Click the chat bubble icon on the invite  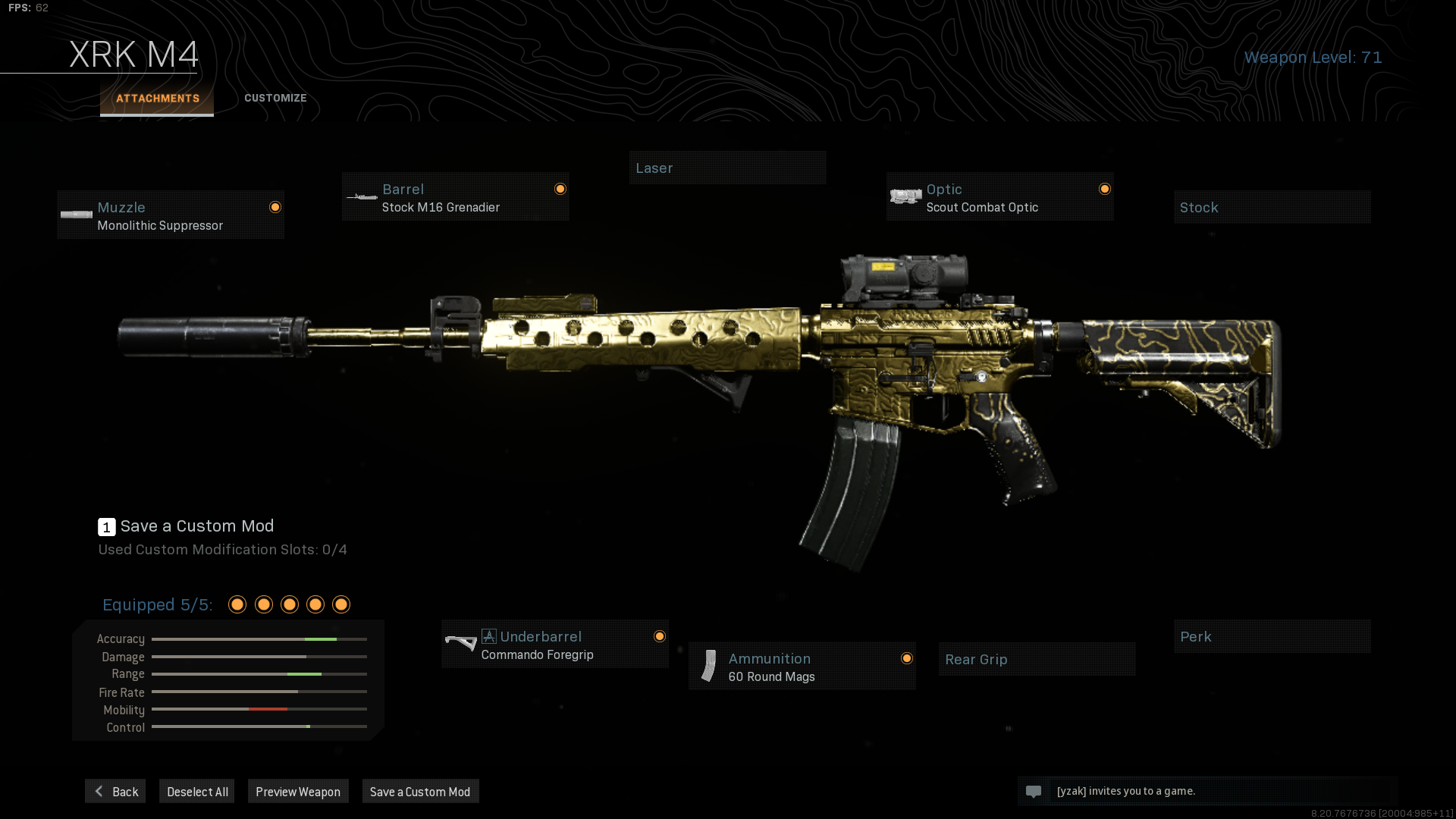click(1034, 791)
